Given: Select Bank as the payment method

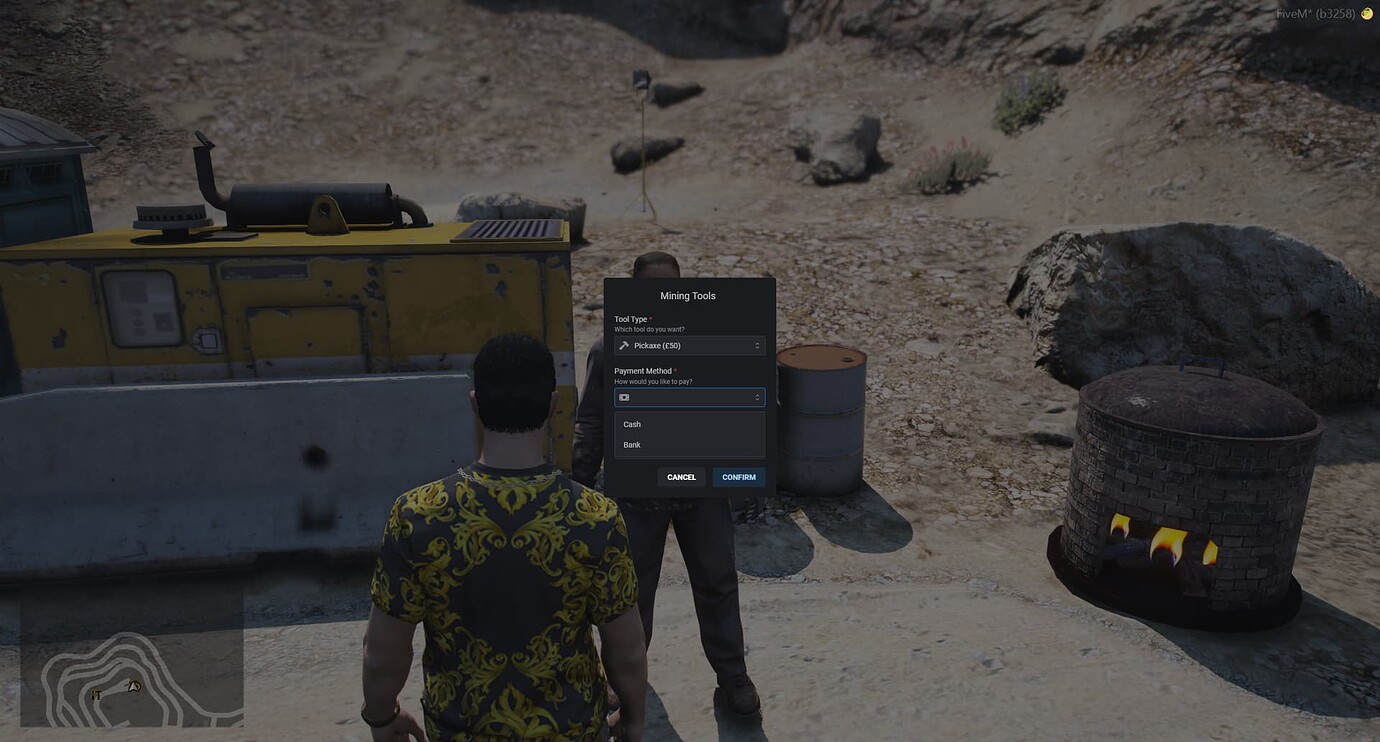Looking at the screenshot, I should (x=631, y=444).
